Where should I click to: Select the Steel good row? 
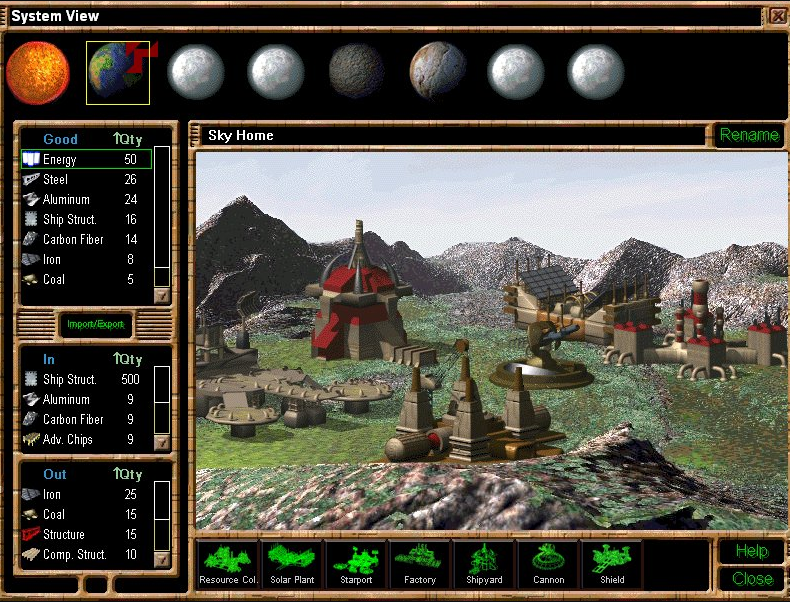coord(85,179)
